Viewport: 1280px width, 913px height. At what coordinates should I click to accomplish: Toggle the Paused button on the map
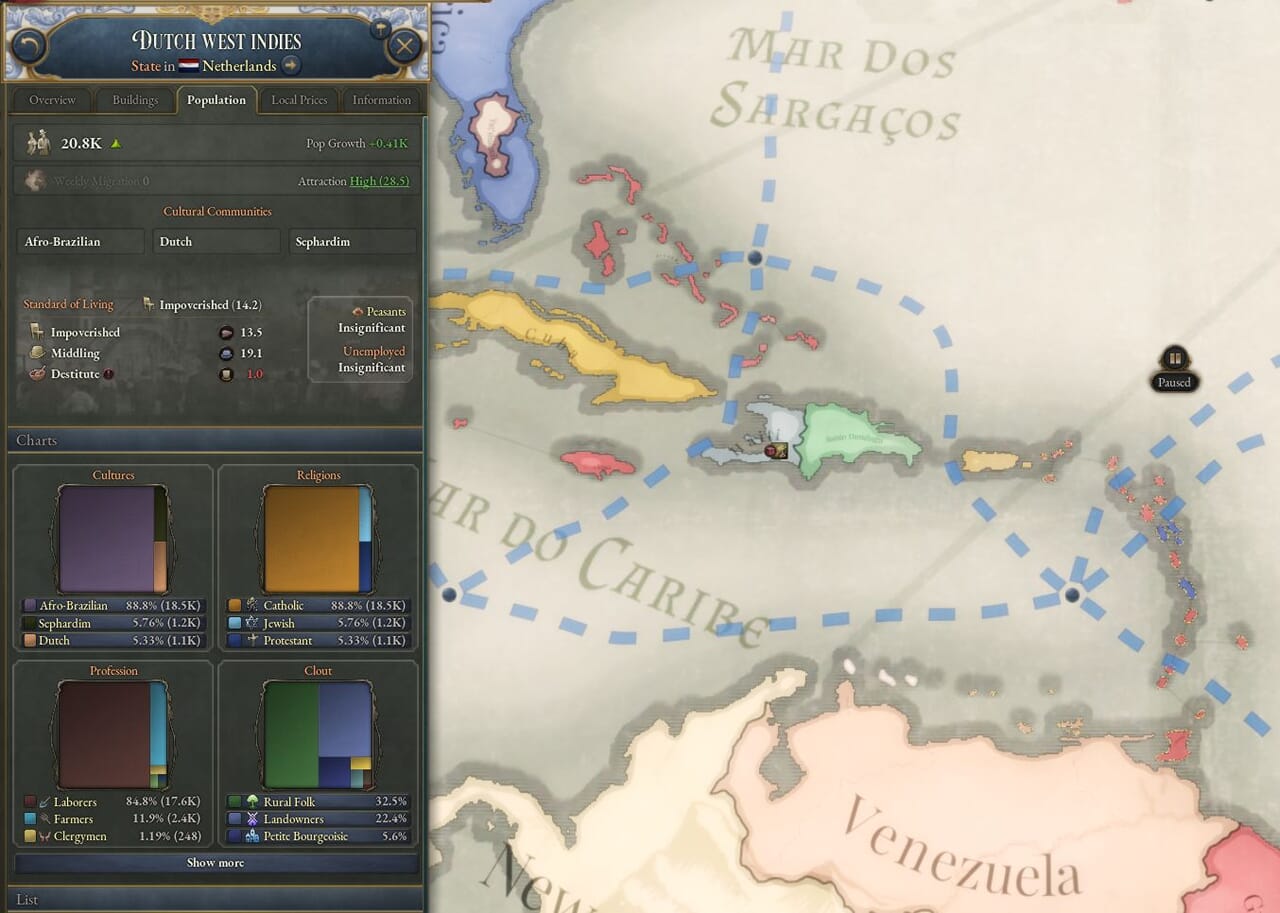click(x=1175, y=359)
